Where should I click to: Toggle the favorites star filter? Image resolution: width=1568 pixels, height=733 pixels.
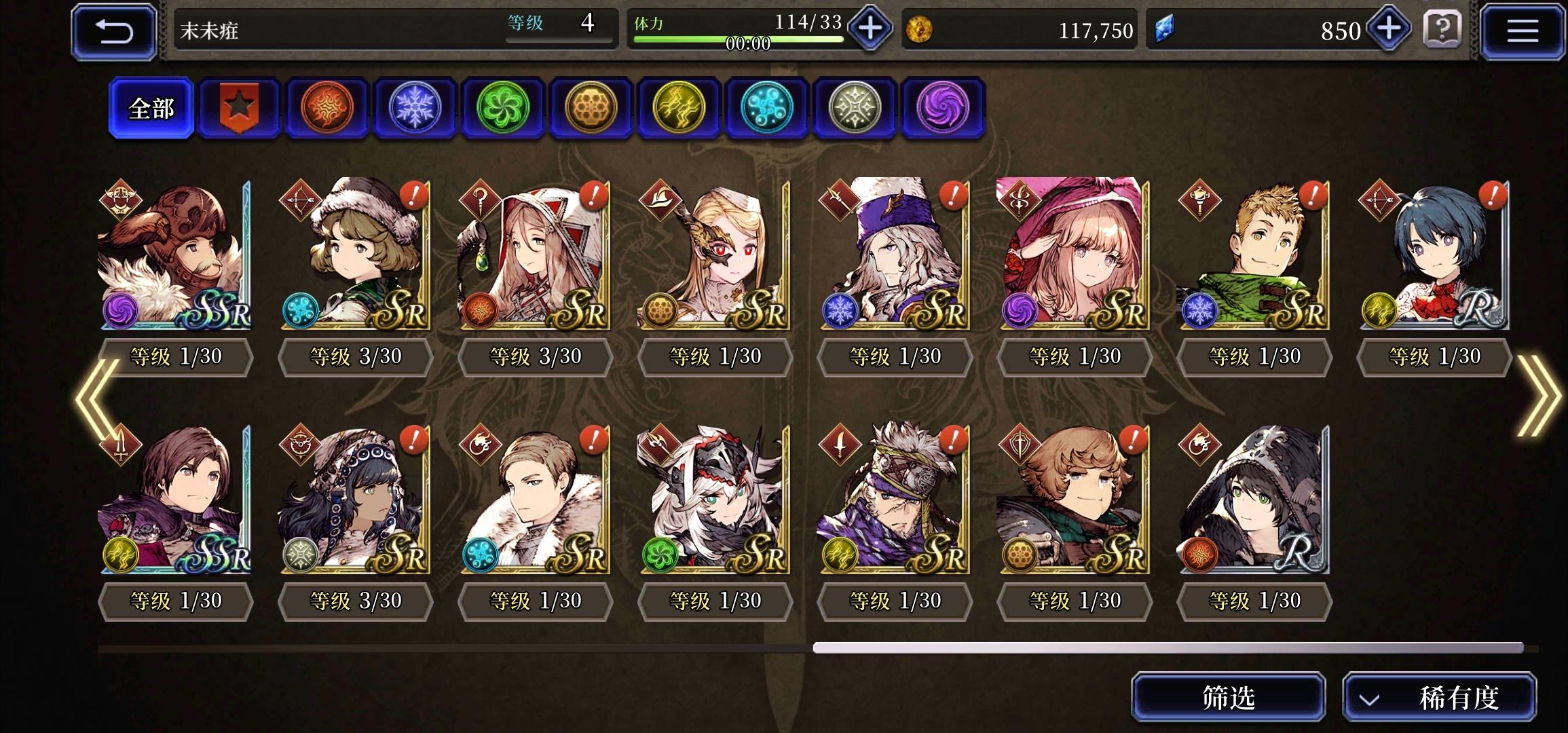tap(239, 109)
